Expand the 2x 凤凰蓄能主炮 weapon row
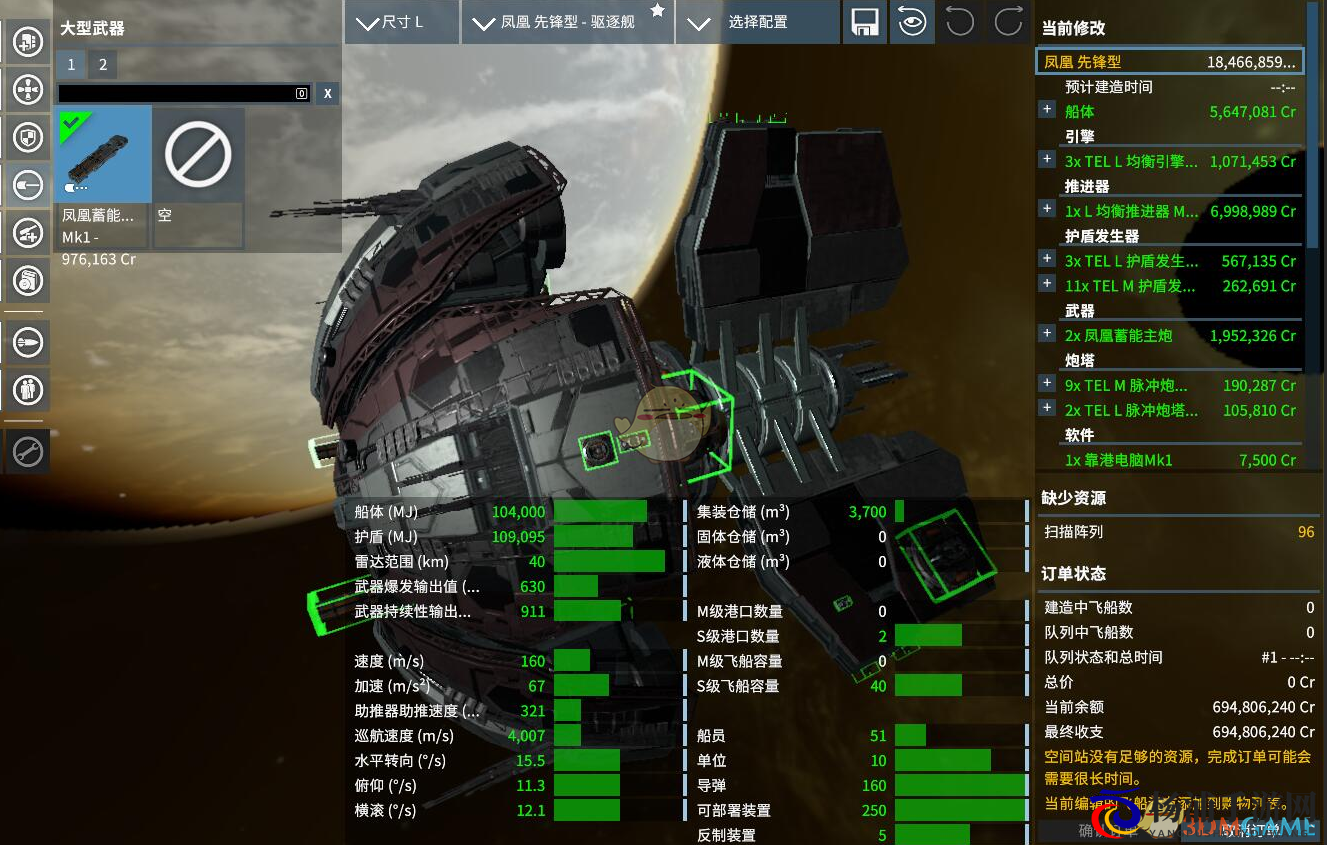This screenshot has width=1327, height=845. coord(1047,334)
